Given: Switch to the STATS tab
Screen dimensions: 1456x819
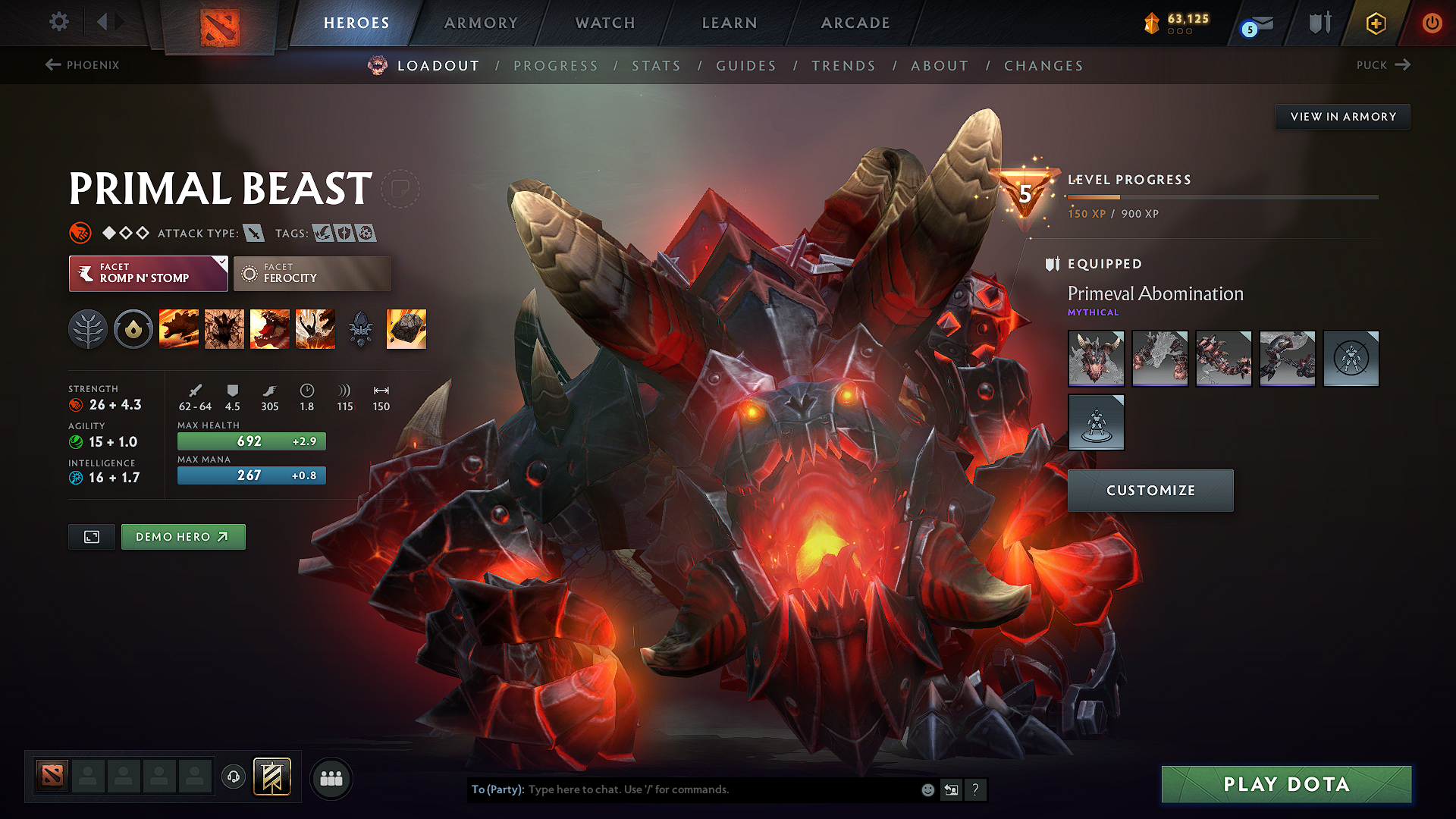Looking at the screenshot, I should point(656,66).
